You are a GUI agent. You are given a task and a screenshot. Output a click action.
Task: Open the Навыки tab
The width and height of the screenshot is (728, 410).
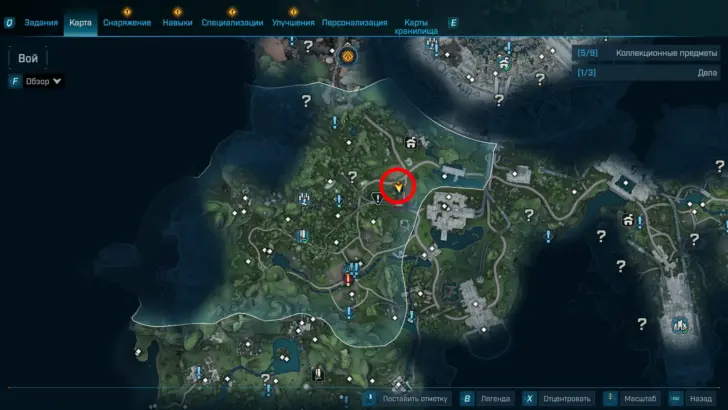point(177,22)
